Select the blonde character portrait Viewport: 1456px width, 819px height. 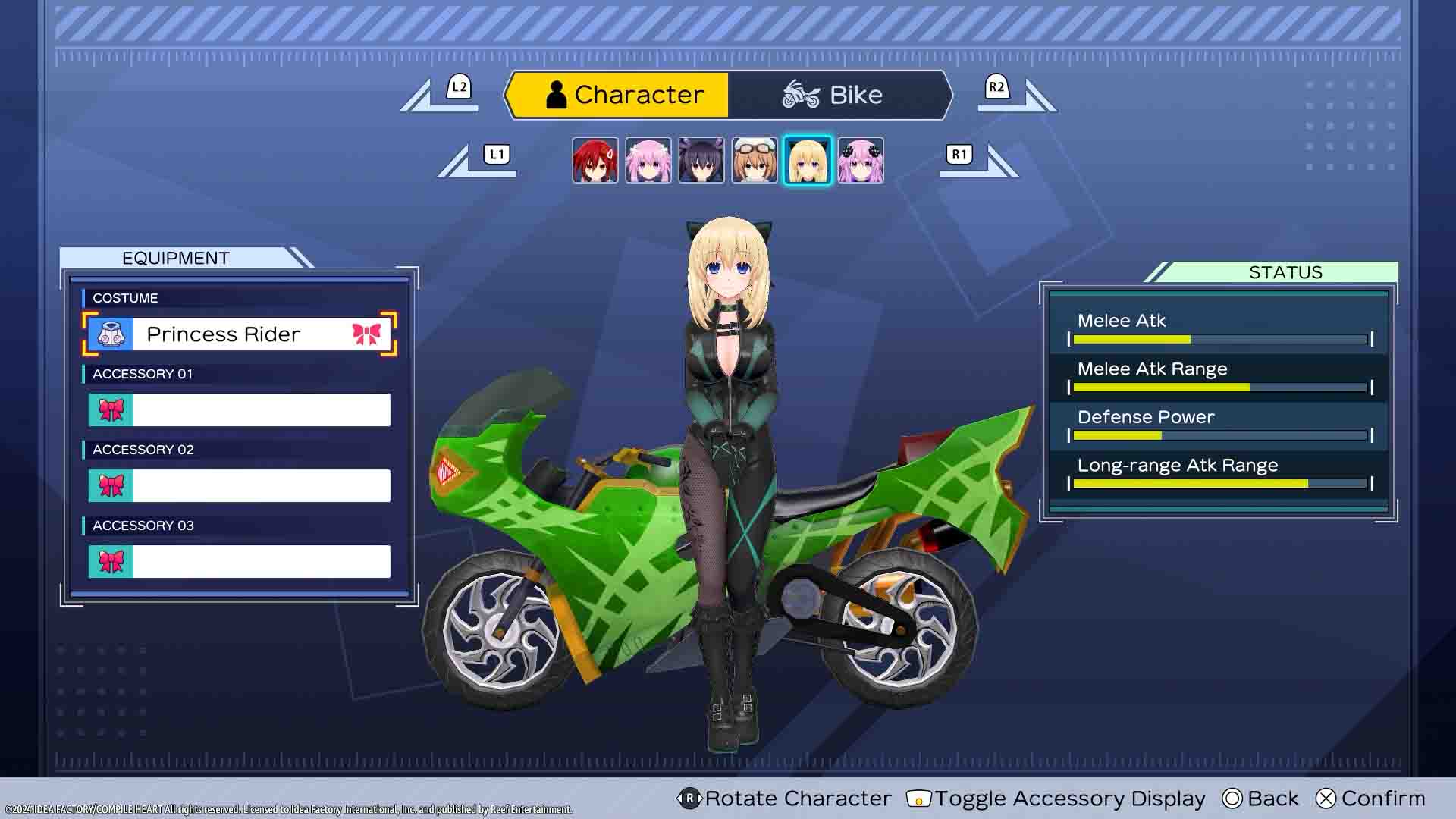point(808,159)
